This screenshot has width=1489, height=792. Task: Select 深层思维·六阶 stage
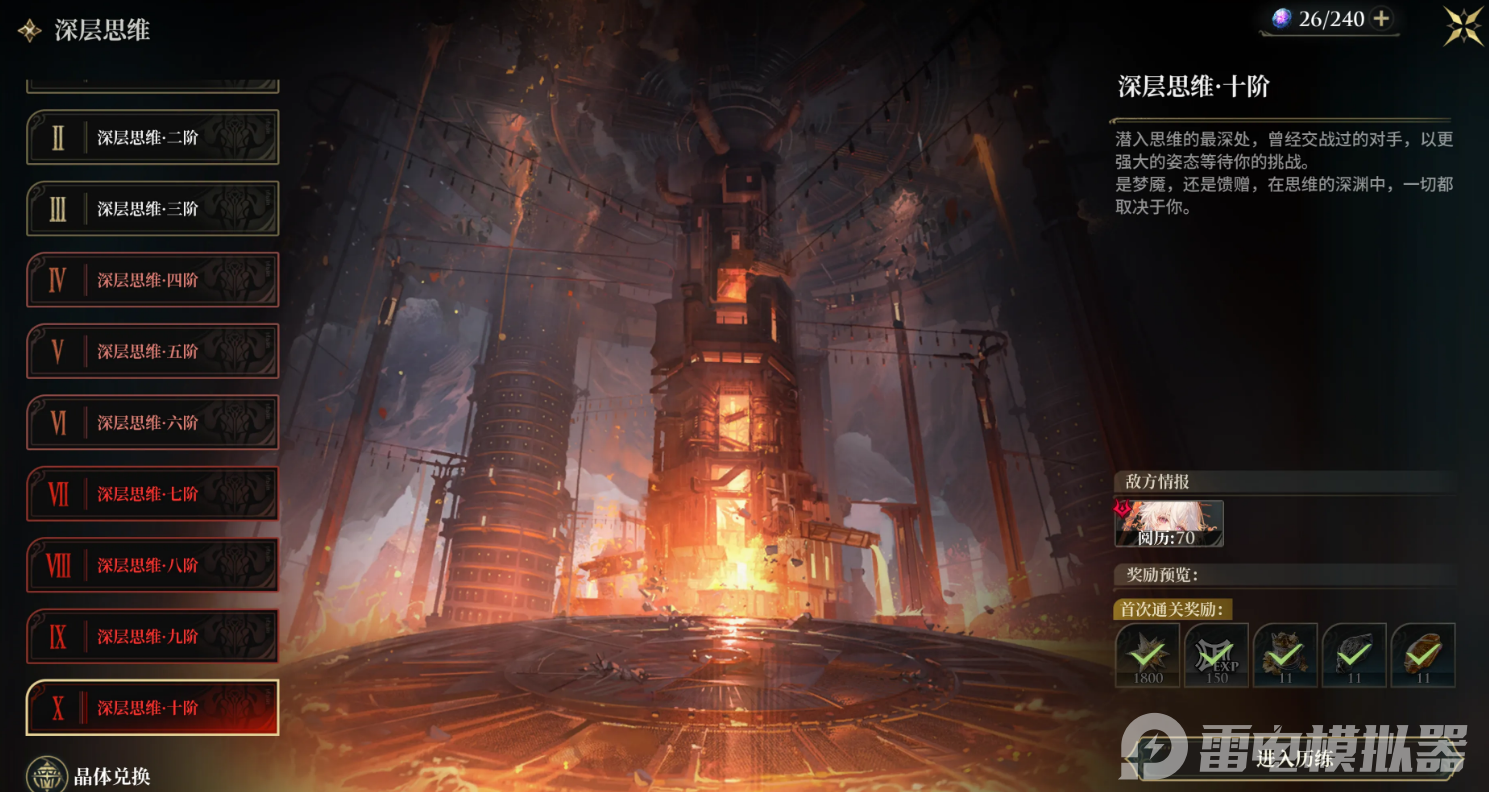(x=152, y=422)
